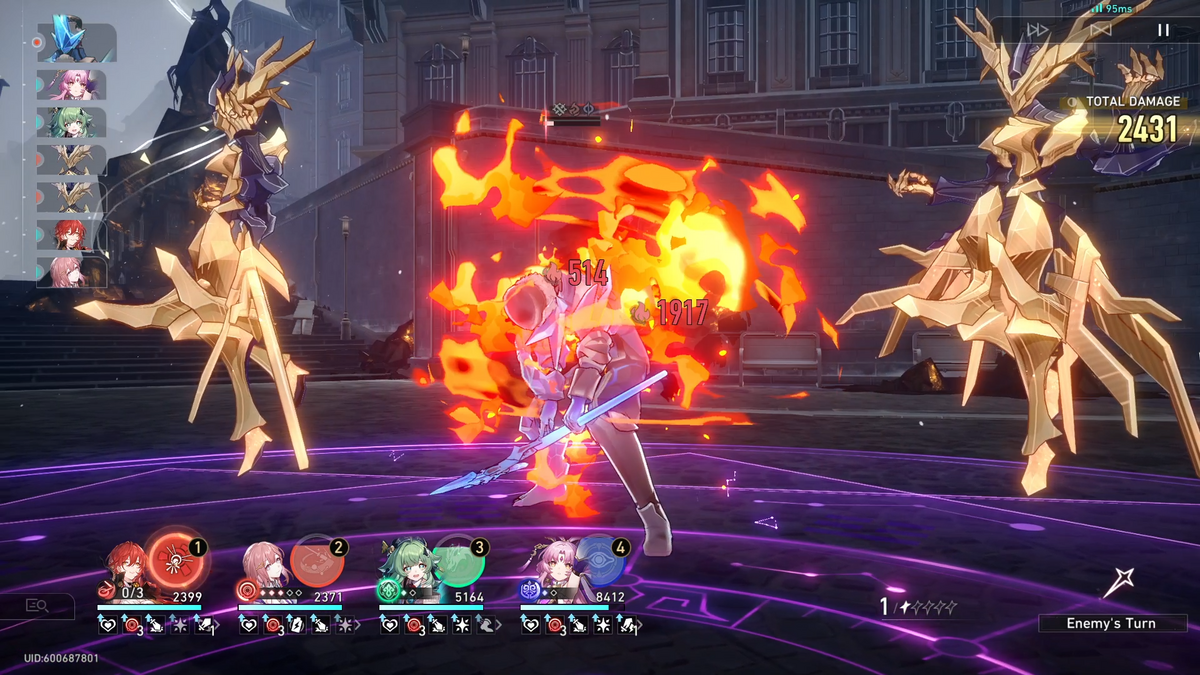1200x675 pixels.
Task: Activate the pink-haired girl's ultimate (2)
Action: pyautogui.click(x=318, y=561)
